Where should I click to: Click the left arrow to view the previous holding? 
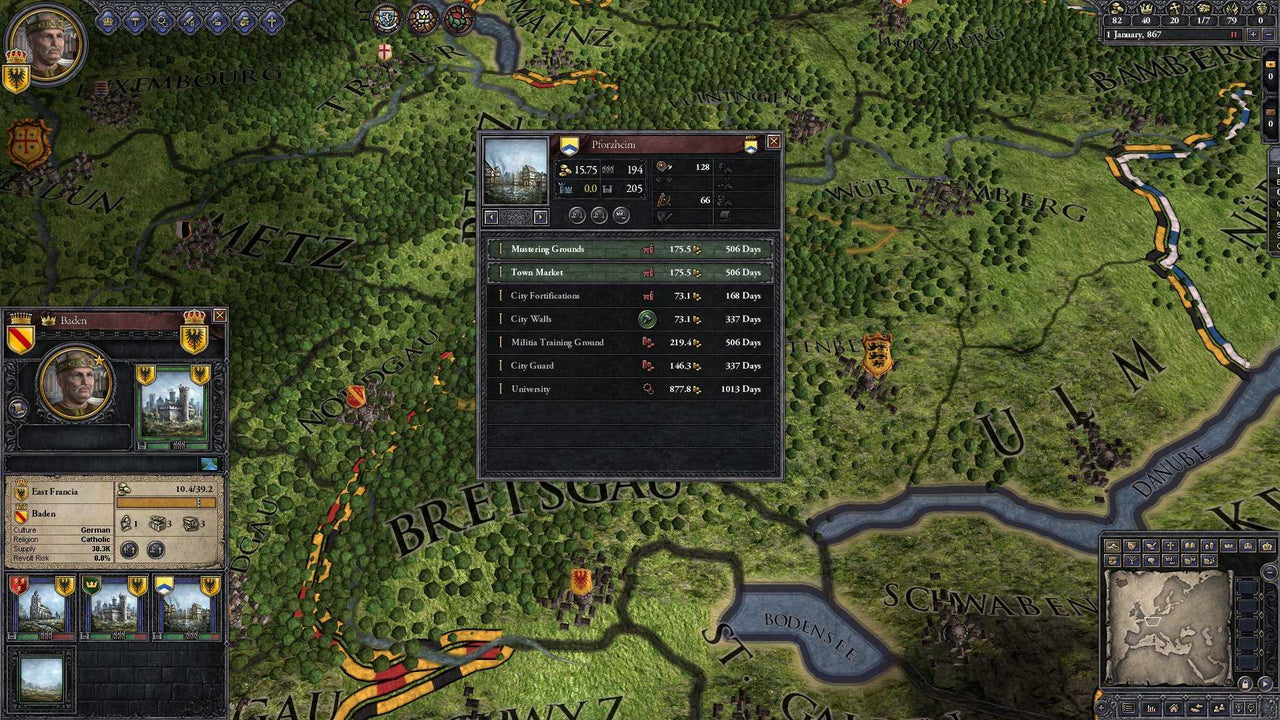491,216
